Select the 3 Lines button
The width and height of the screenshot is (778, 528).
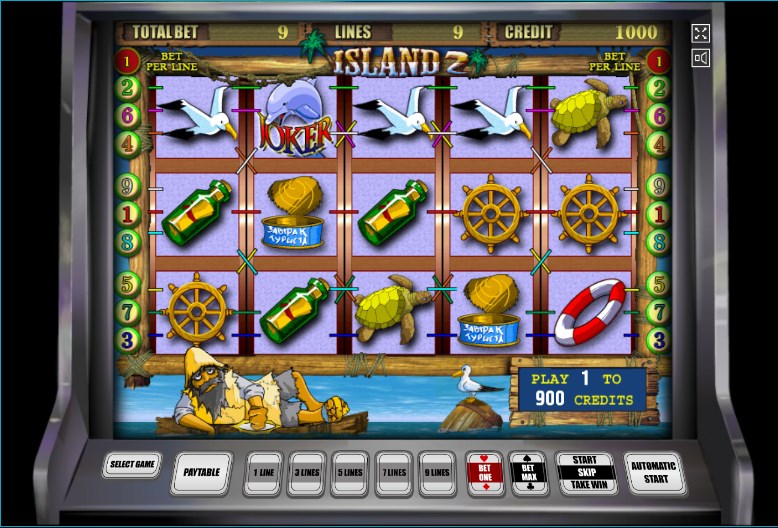click(306, 473)
